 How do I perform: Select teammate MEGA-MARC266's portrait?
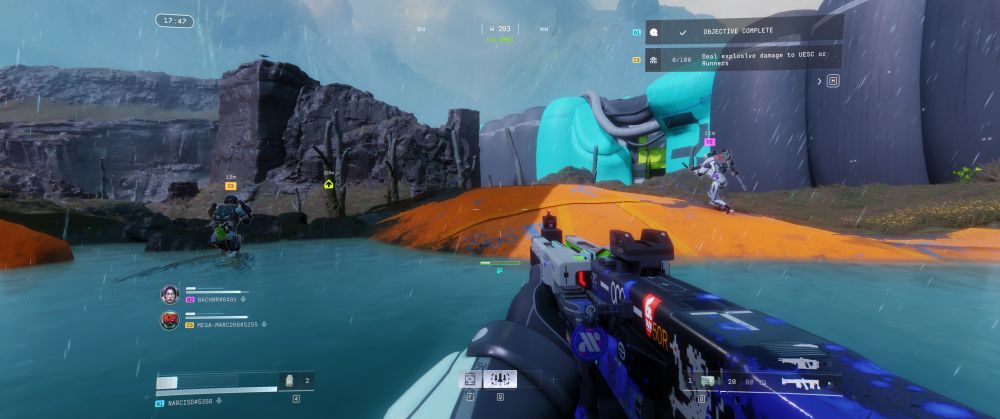tap(169, 320)
